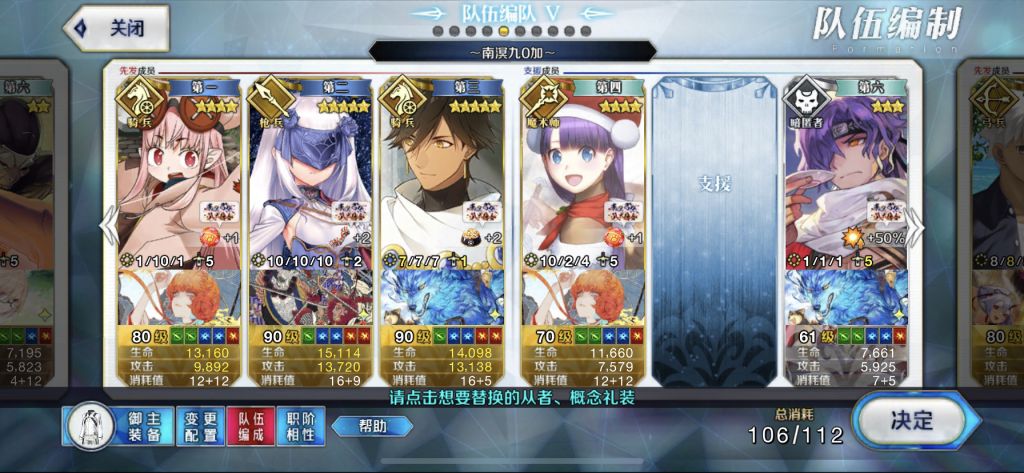The image size is (1024, 473).
Task: Open the 御主装备 master equipment menu
Action: coord(118,427)
